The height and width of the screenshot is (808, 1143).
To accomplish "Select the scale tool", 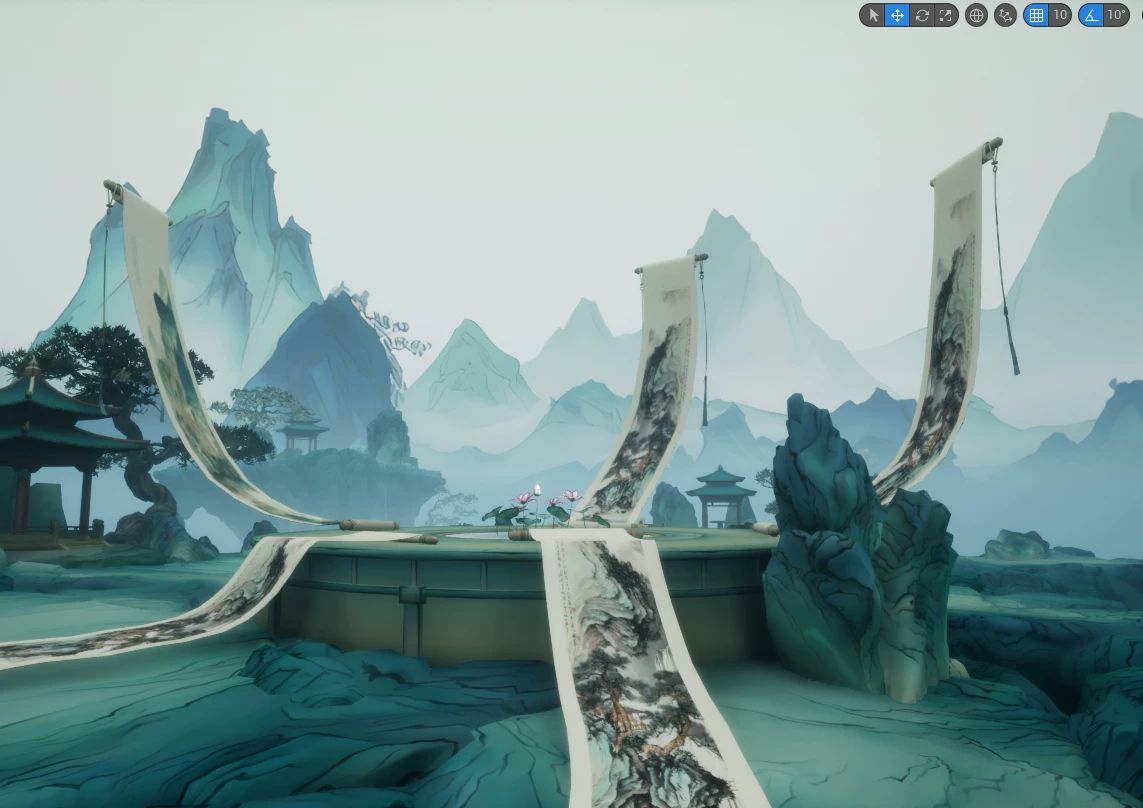I will [x=946, y=15].
